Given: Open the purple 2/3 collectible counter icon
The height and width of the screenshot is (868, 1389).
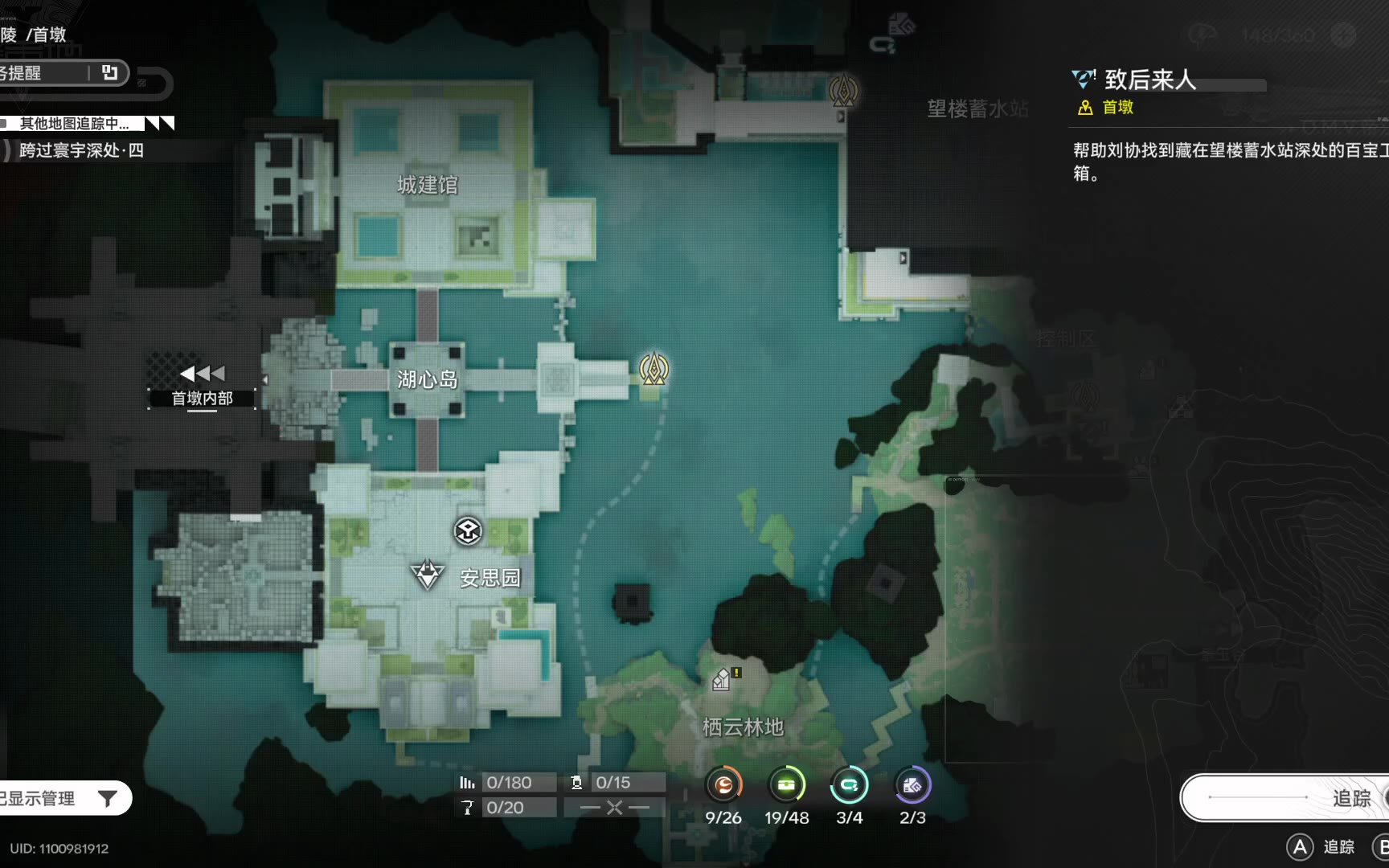Looking at the screenshot, I should point(912,785).
